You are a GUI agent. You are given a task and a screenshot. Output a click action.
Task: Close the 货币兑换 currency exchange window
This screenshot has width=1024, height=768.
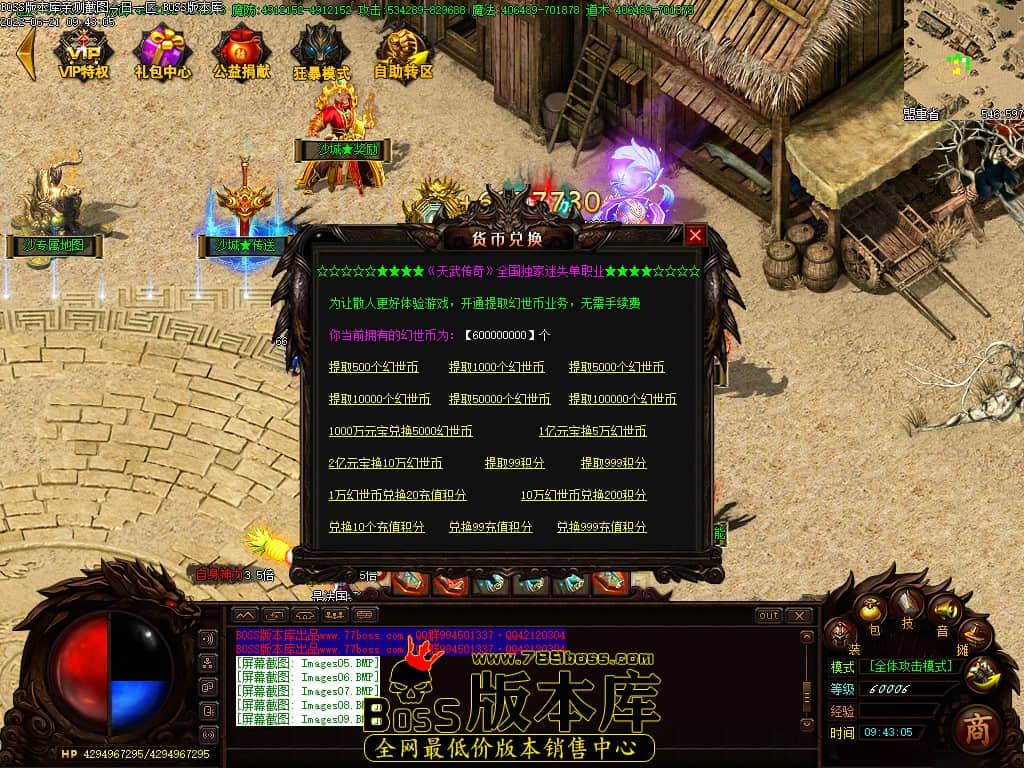coord(695,235)
